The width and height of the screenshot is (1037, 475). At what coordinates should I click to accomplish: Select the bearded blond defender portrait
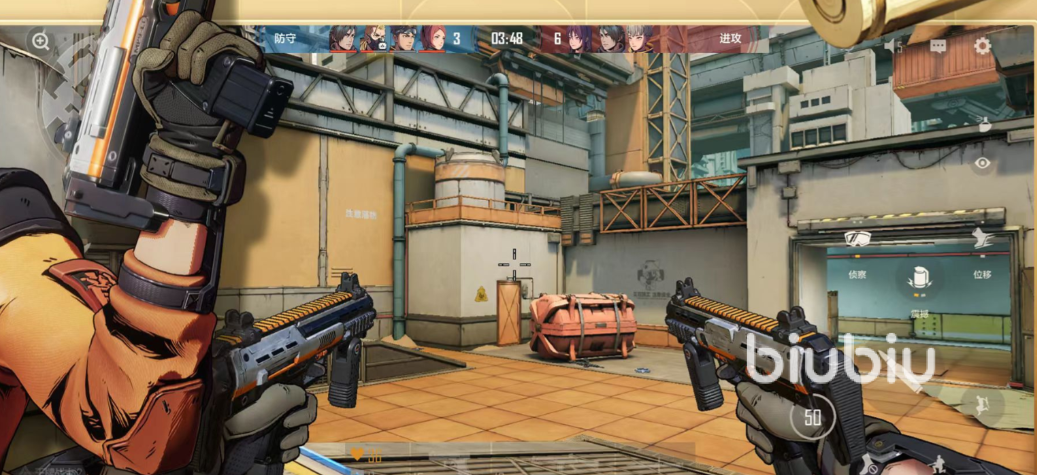[x=373, y=39]
